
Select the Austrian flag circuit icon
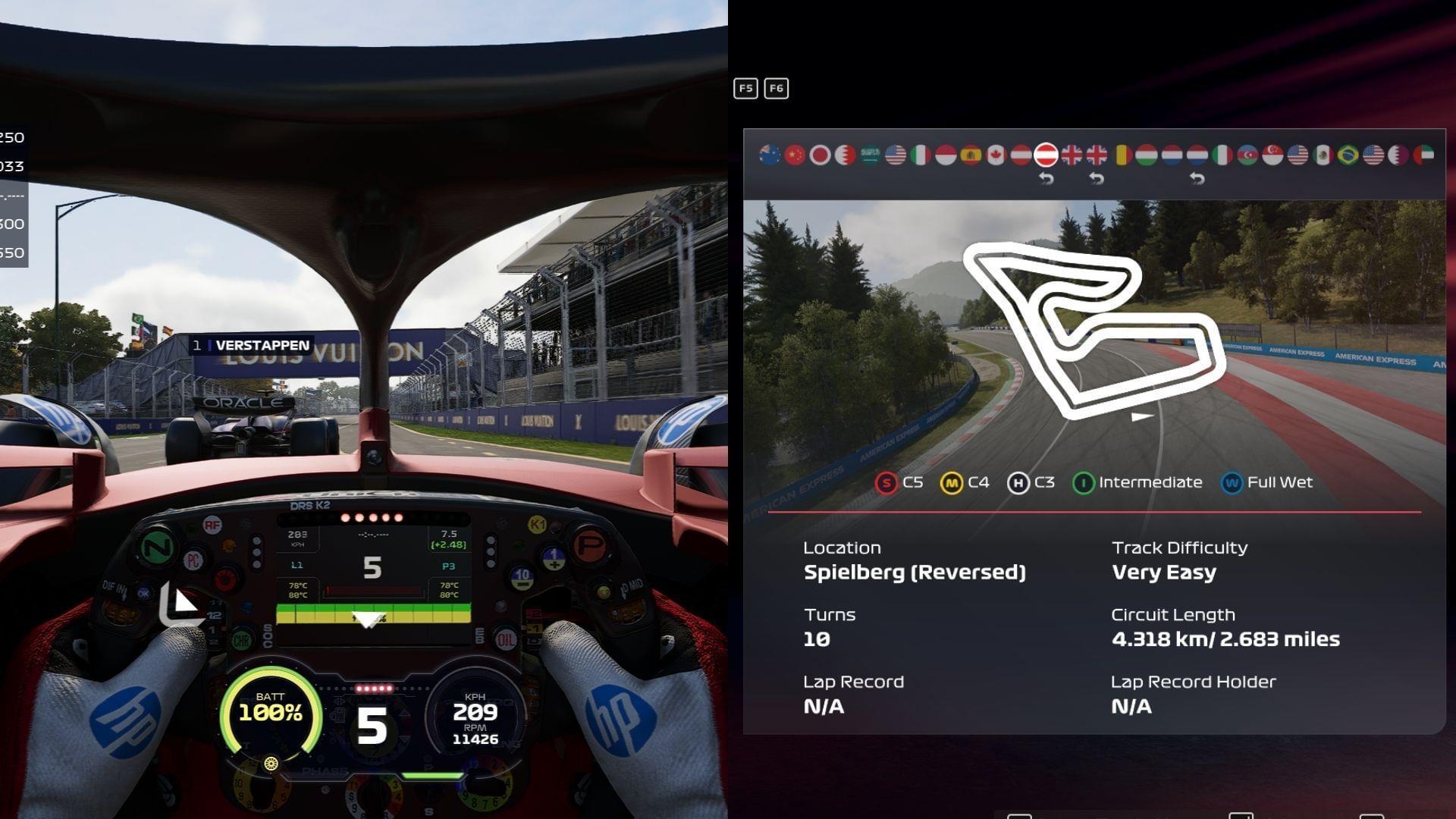(1020, 154)
